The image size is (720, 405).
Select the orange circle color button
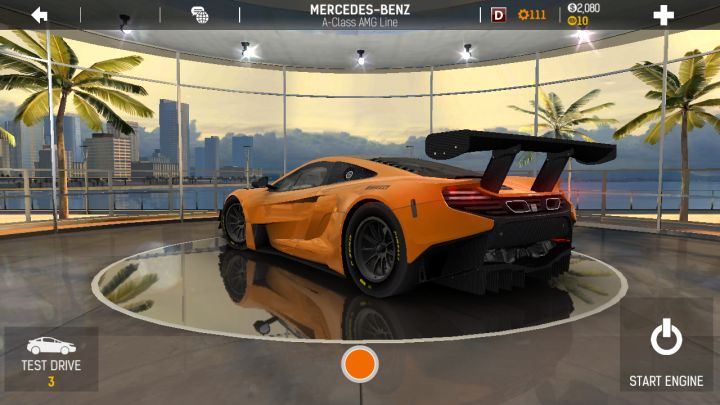pos(360,364)
